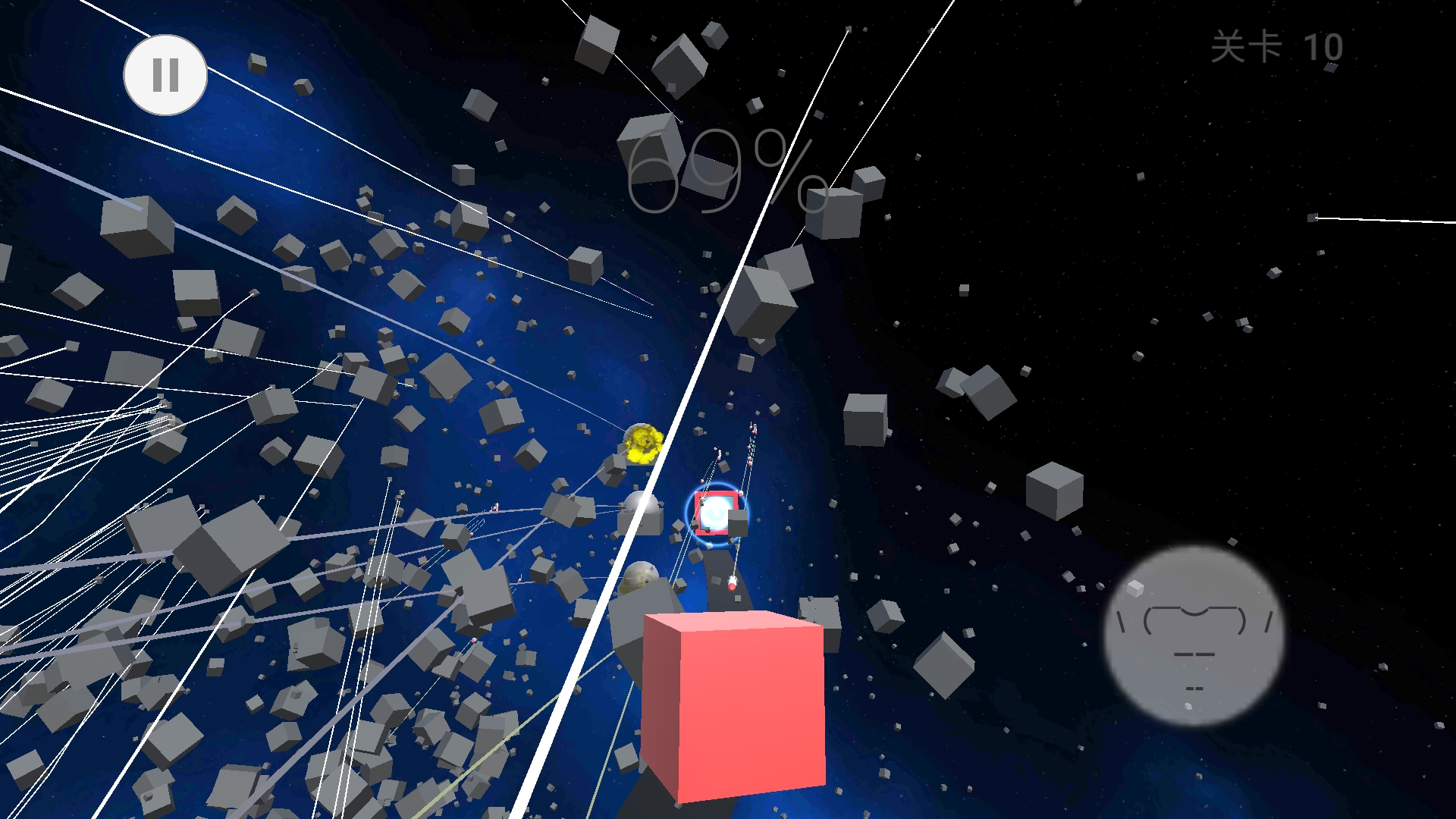Select the level number 10 text
Image resolution: width=1456 pixels, height=819 pixels.
[1325, 49]
